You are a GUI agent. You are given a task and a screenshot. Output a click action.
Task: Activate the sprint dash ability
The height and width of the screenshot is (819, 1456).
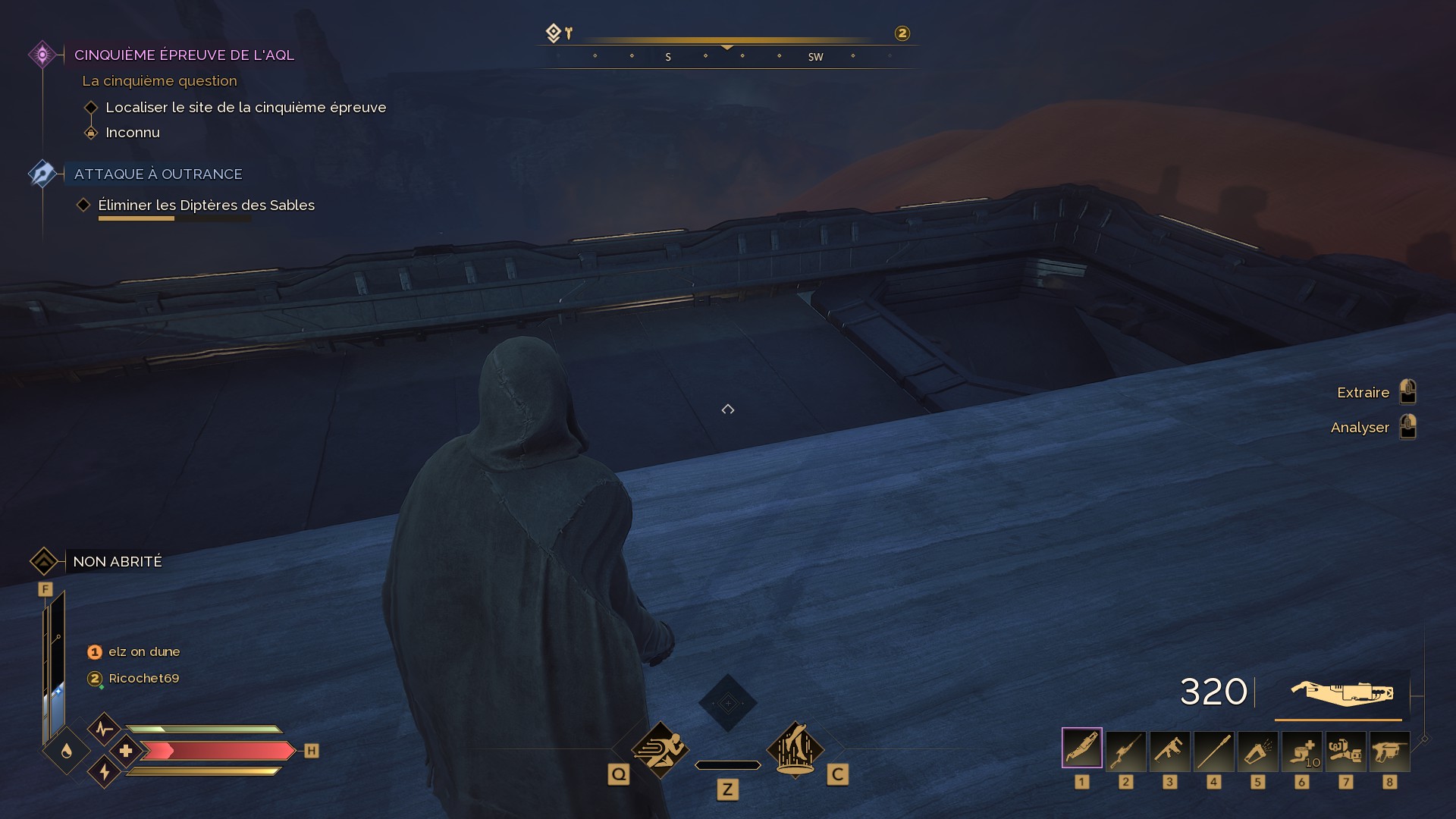coord(660,749)
